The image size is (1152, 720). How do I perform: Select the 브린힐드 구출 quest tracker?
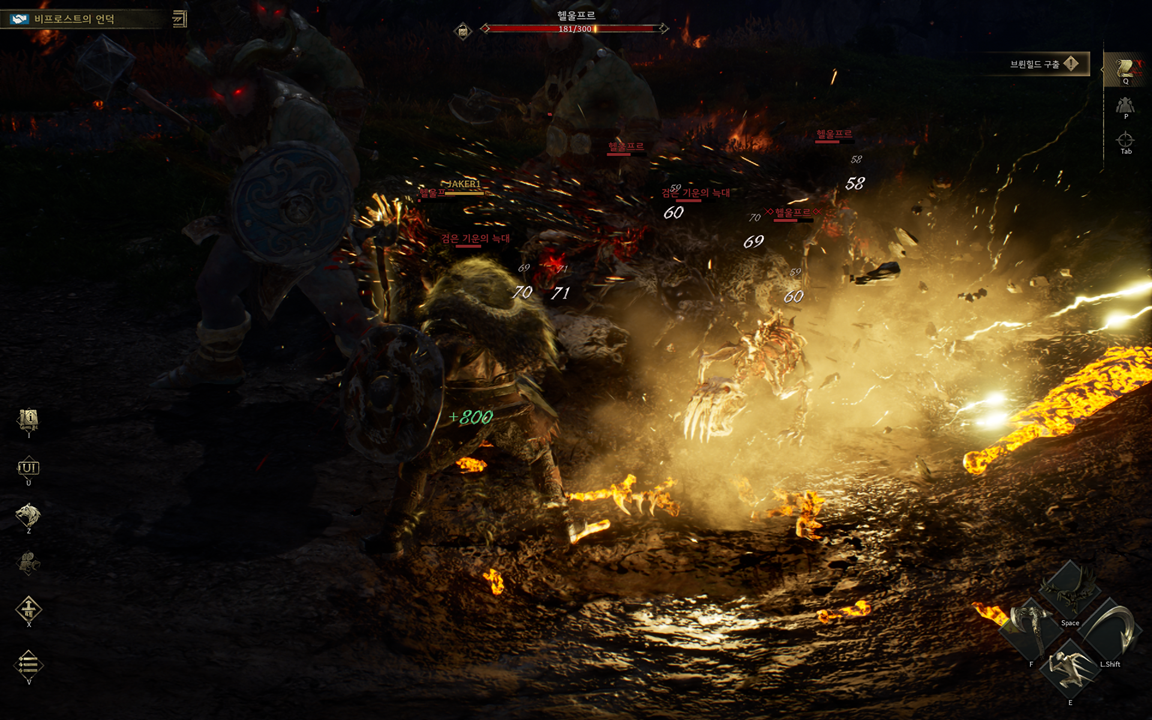(1046, 64)
